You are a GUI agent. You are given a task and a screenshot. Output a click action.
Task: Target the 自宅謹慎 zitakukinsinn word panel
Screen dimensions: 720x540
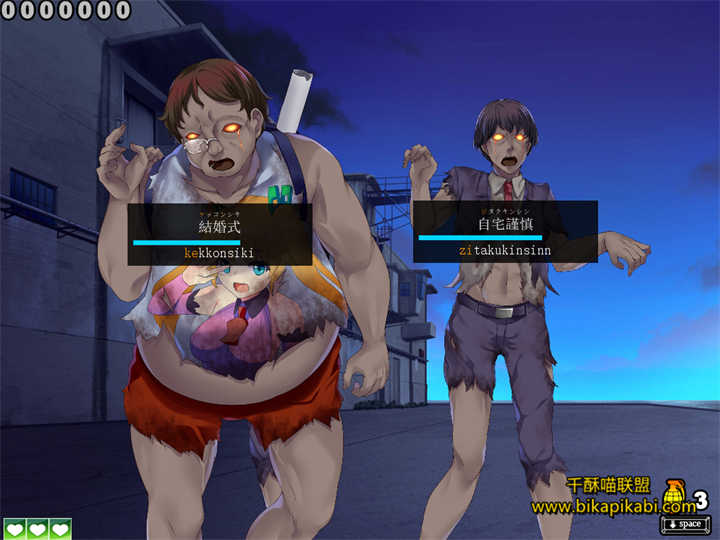[x=504, y=232]
